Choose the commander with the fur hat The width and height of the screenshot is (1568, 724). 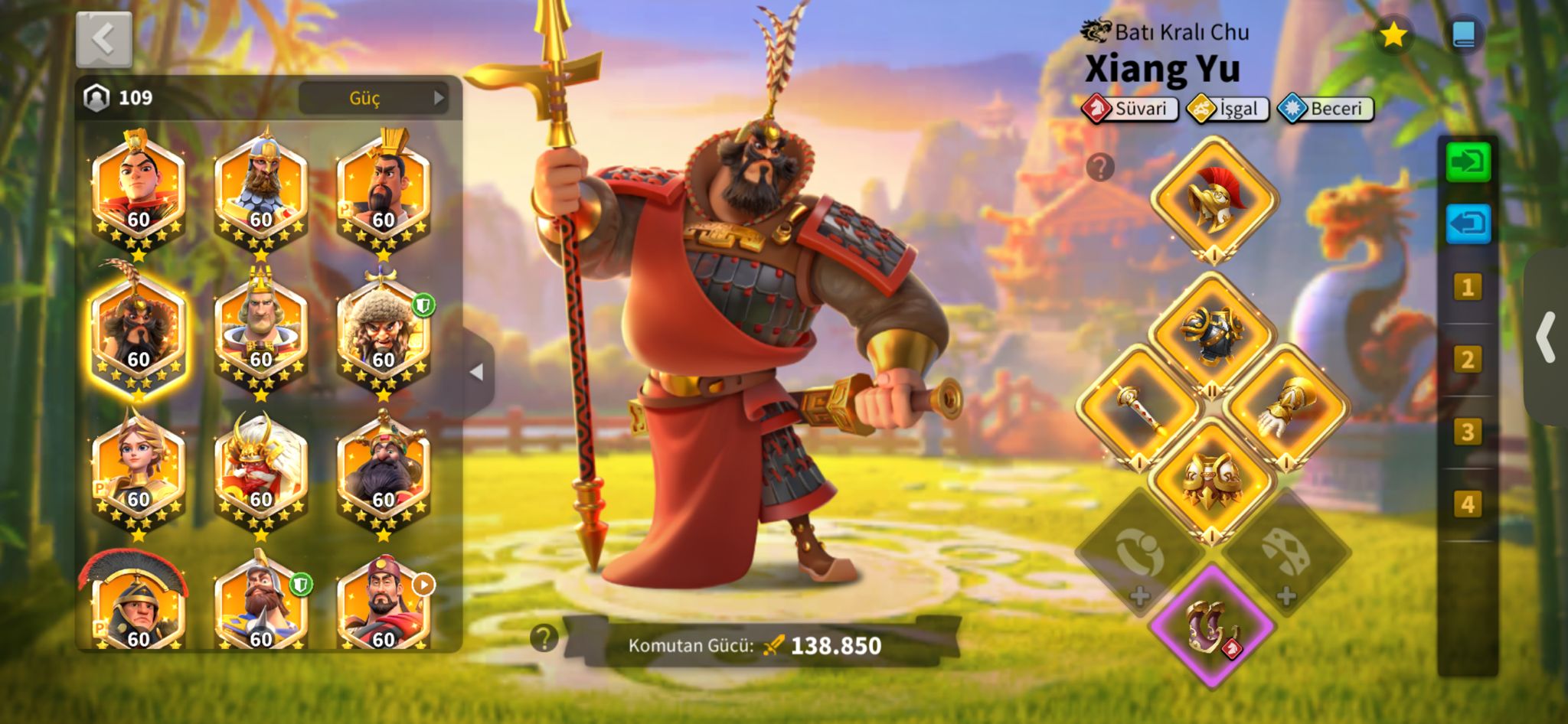click(x=383, y=334)
